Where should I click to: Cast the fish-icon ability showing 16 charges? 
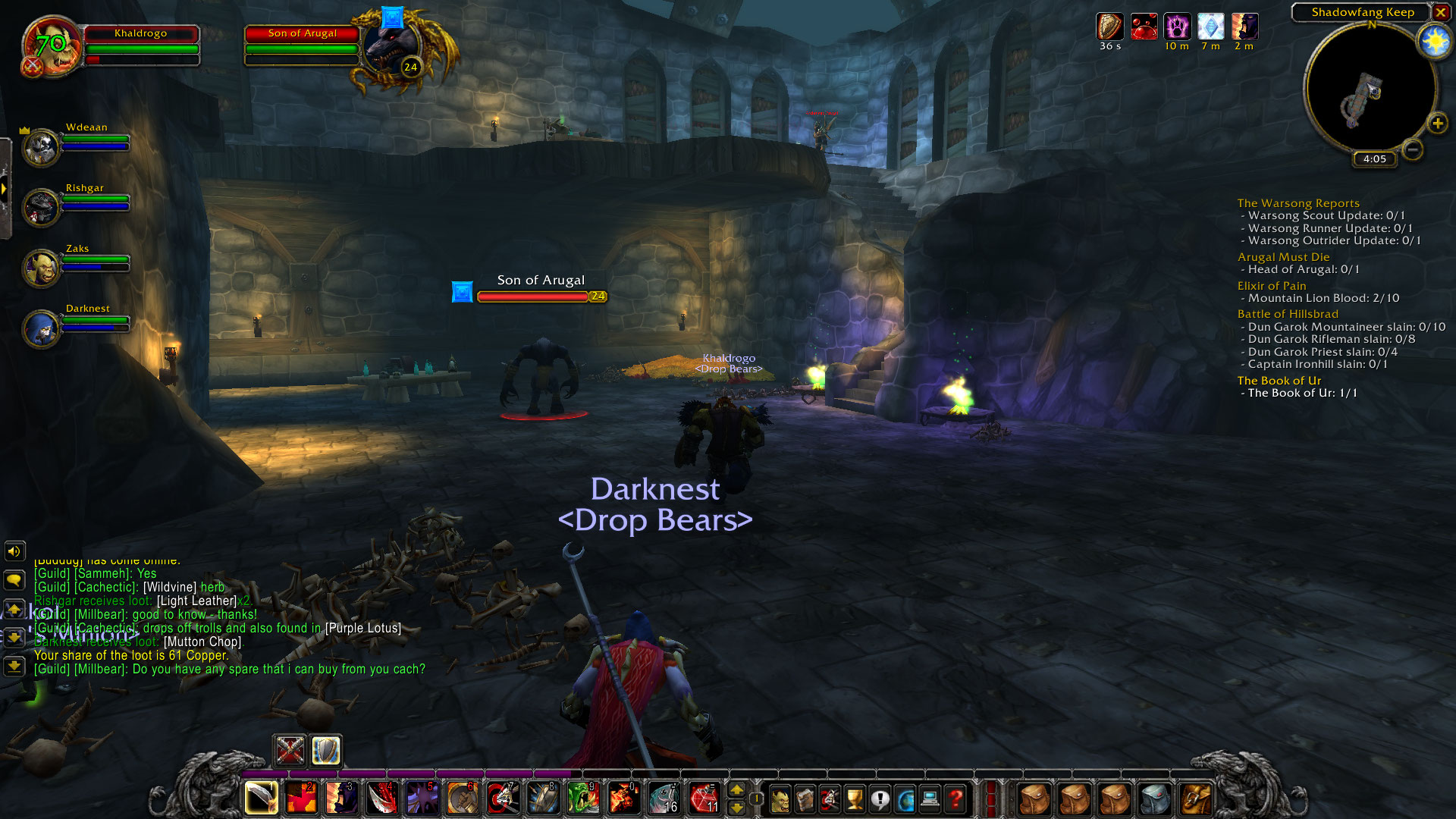[x=666, y=798]
